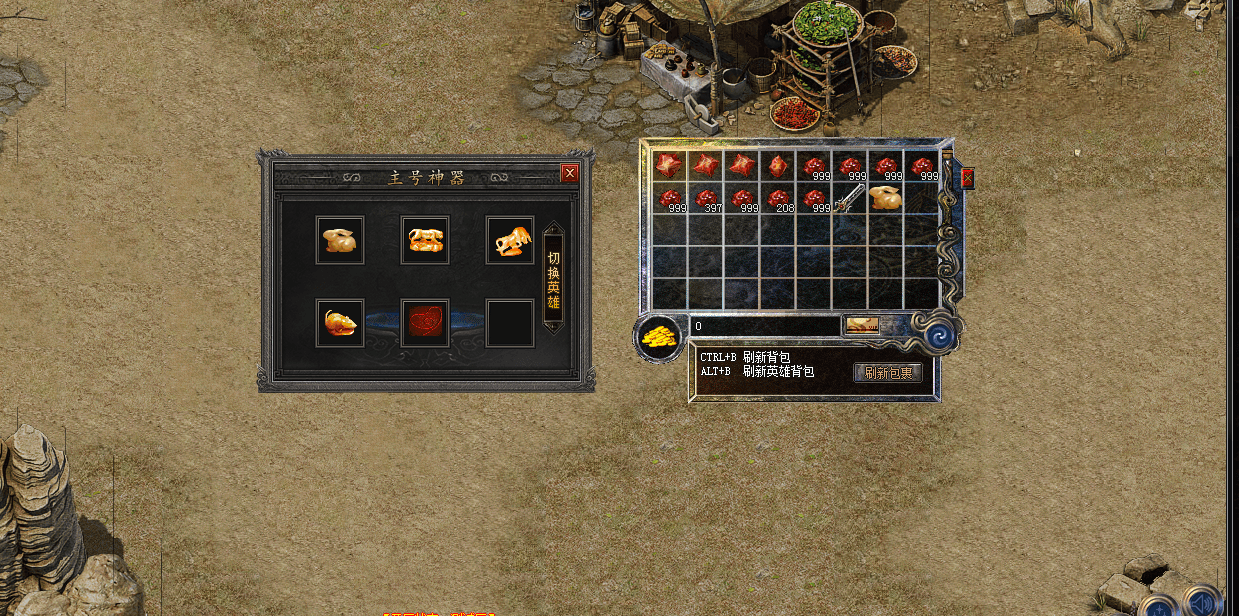Close the backpack inventory window
The width and height of the screenshot is (1239, 616).
click(967, 178)
